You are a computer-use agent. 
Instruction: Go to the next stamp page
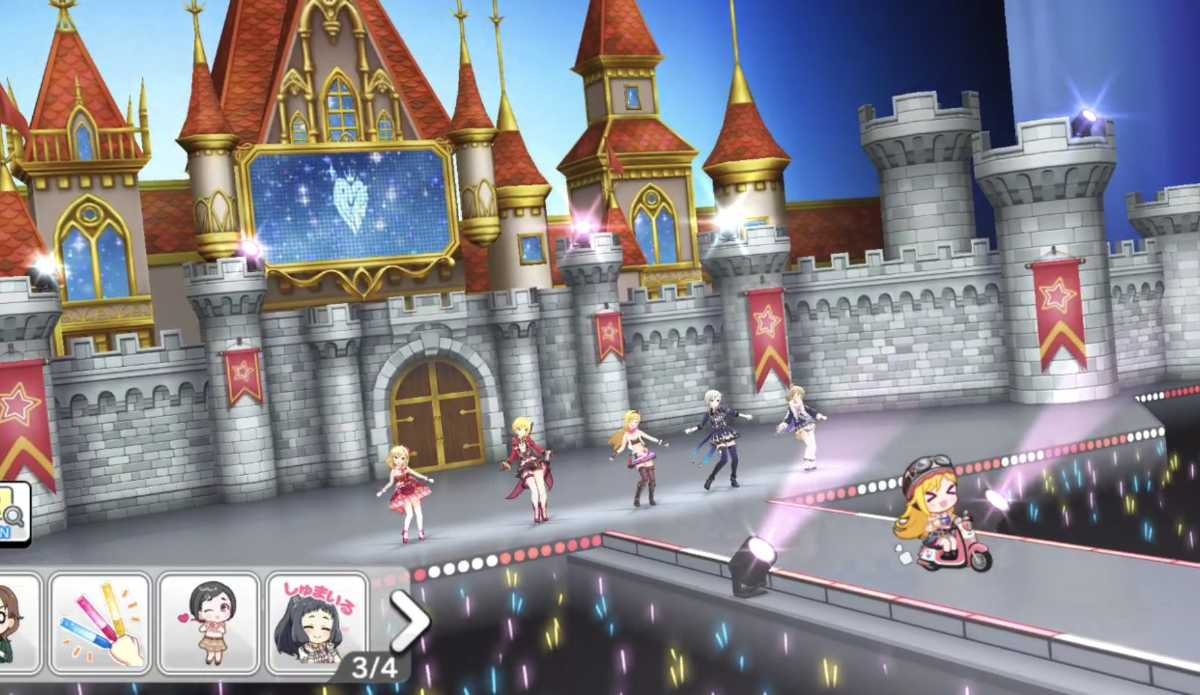(409, 621)
